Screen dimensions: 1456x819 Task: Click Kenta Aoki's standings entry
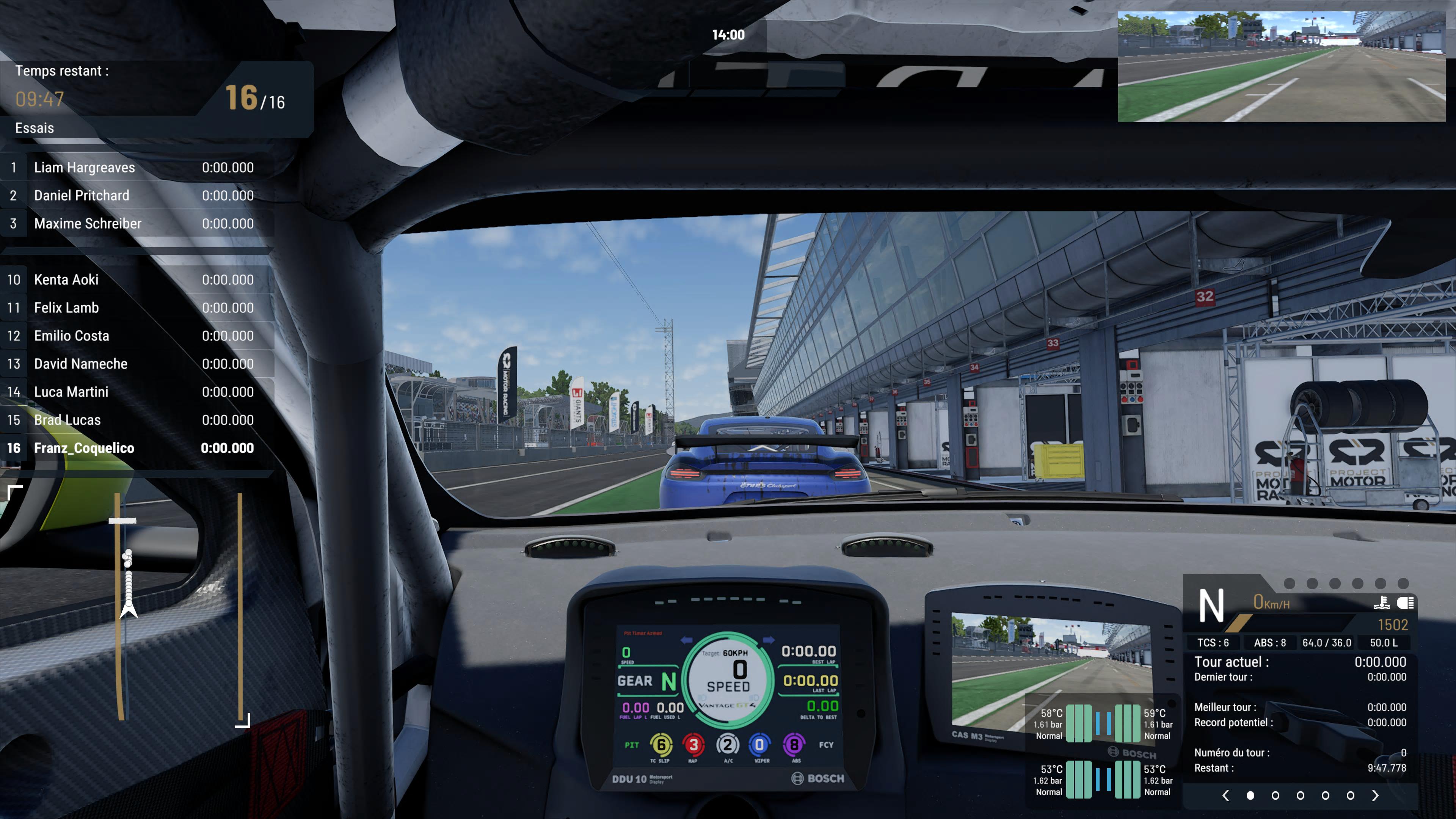pos(136,280)
